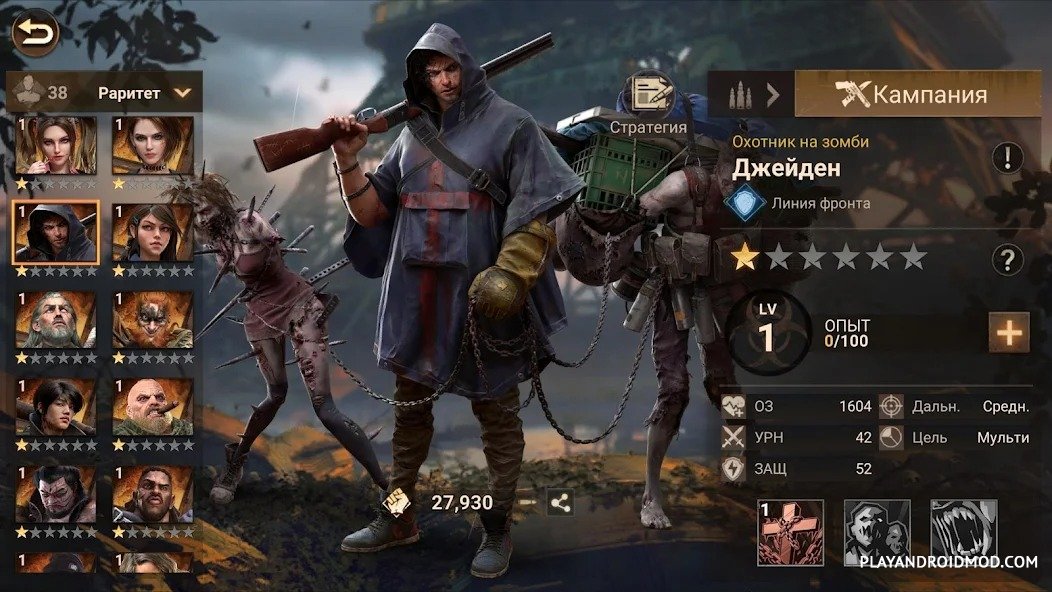Select the short black-haired woman portrait
The image size is (1052, 592).
pyautogui.click(x=56, y=406)
